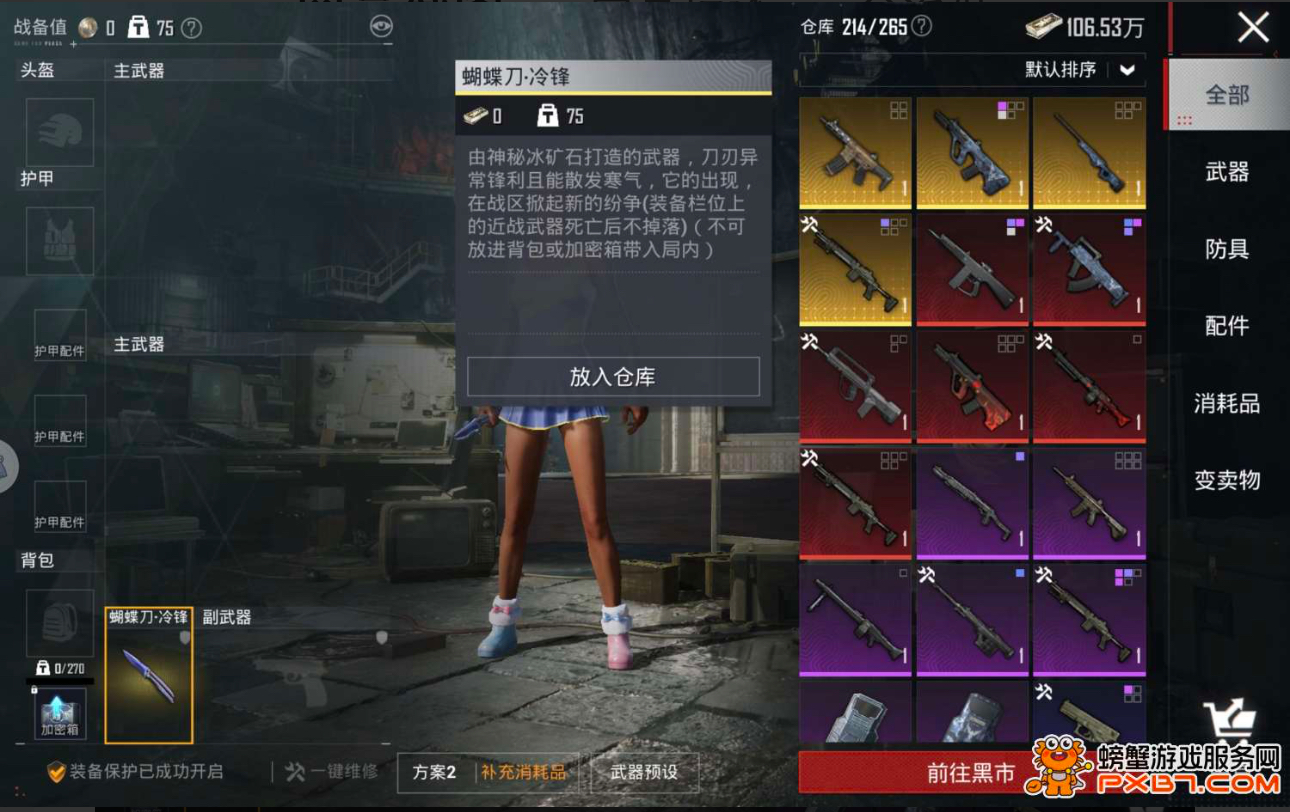Tap the 一键维修 repair-all button
The height and width of the screenshot is (812, 1290).
[332, 772]
